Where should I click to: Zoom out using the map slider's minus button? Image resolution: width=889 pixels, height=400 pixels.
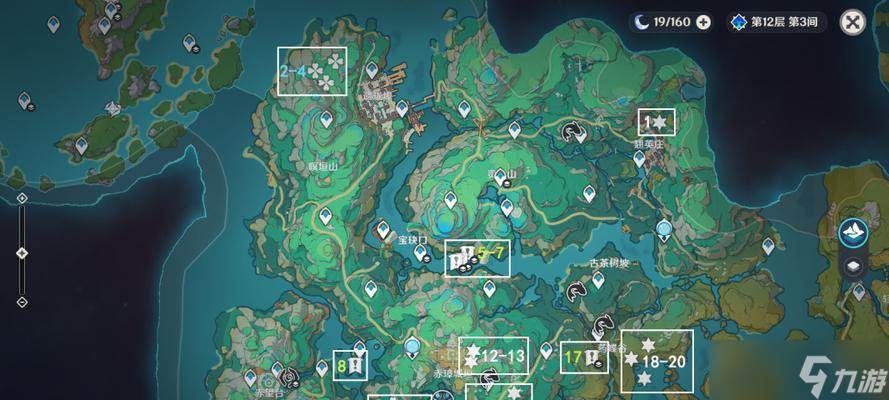22,302
